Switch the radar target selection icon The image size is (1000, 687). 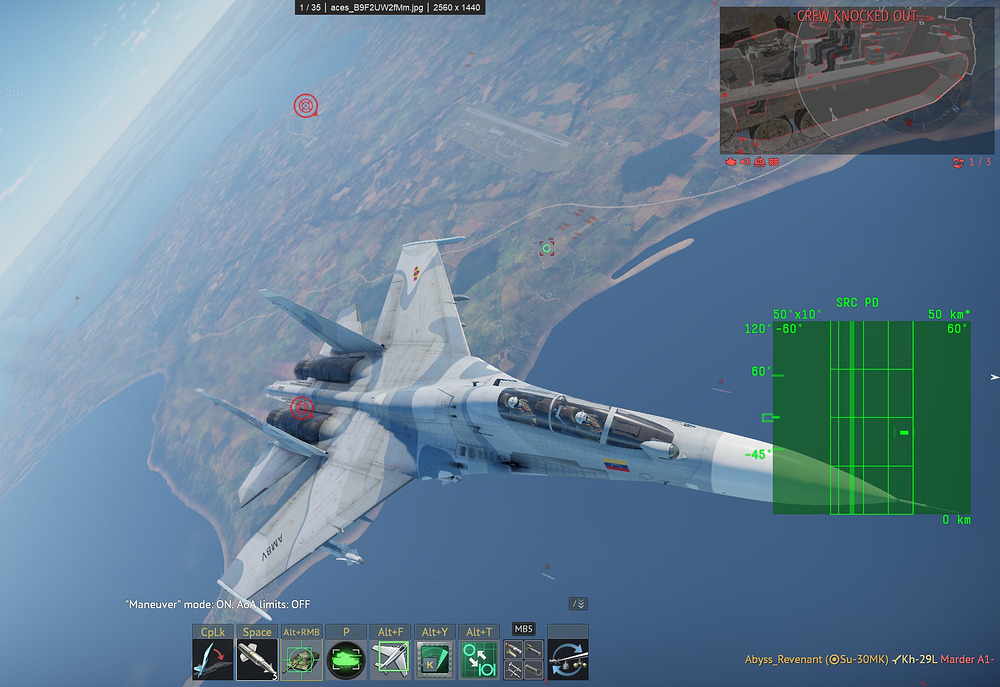click(x=479, y=661)
